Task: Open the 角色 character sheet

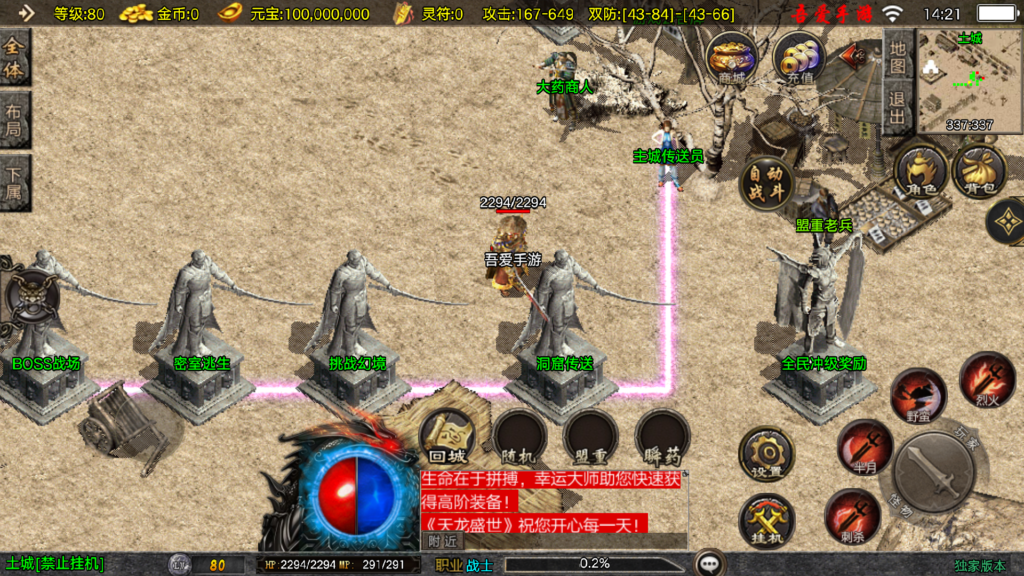Action: (920, 170)
